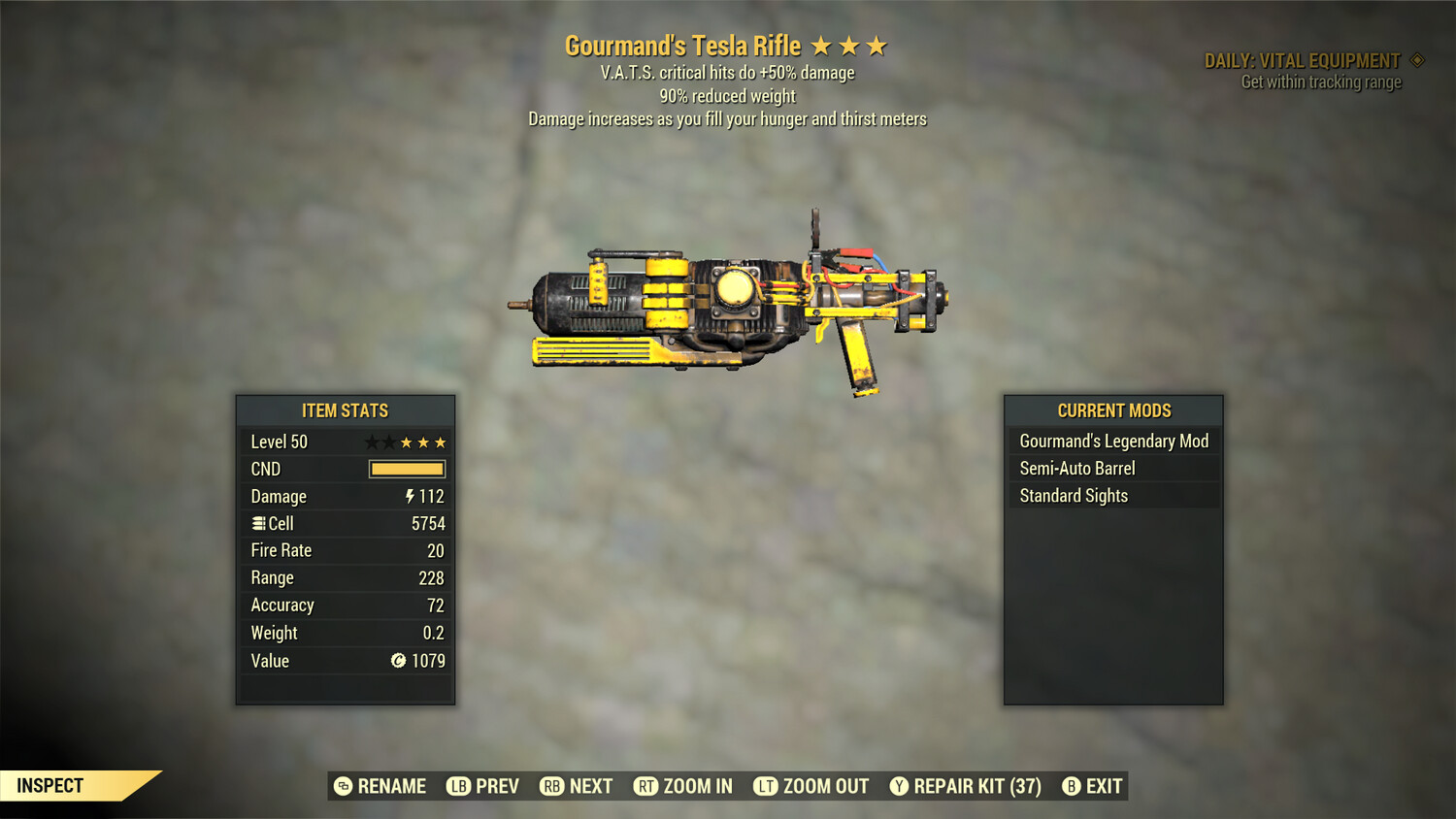The width and height of the screenshot is (1456, 819).
Task: Click the REPAIR KIT (37) button
Action: [x=965, y=786]
